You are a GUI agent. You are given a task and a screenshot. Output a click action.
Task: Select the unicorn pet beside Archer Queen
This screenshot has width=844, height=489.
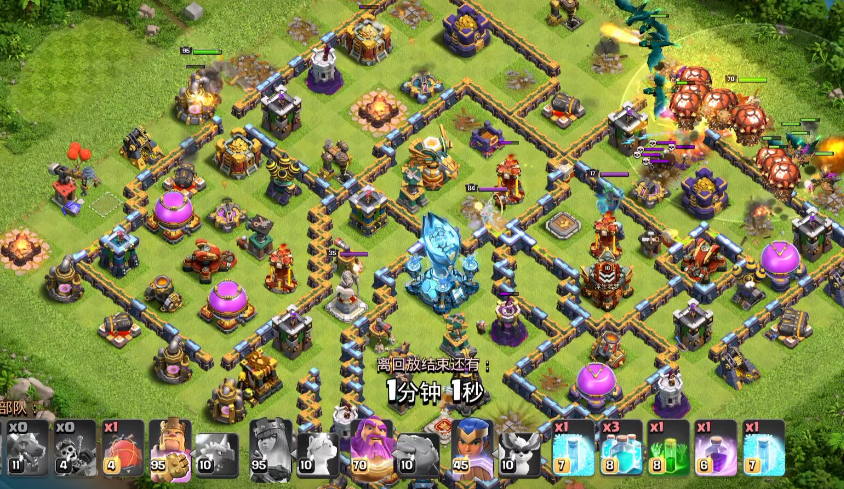(x=318, y=446)
